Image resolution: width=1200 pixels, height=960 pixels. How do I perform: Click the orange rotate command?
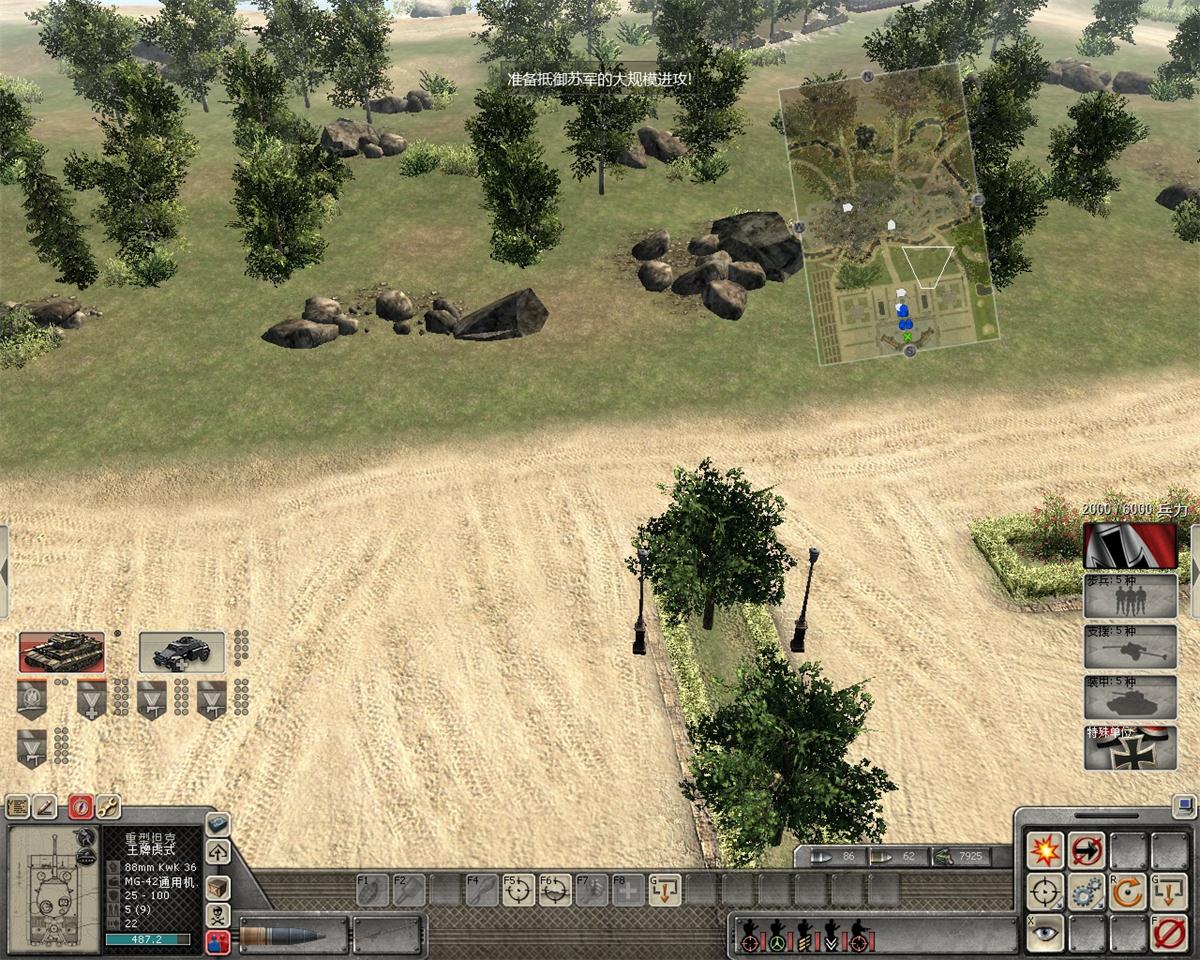pyautogui.click(x=1128, y=891)
